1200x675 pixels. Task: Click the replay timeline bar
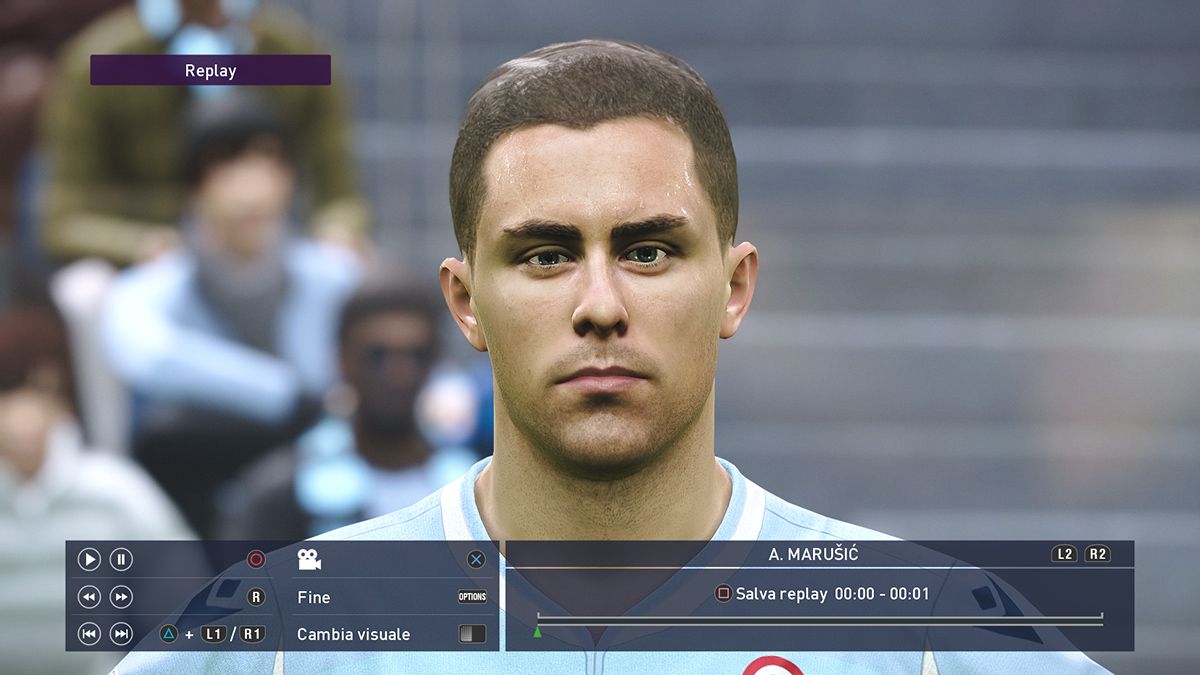[820, 620]
